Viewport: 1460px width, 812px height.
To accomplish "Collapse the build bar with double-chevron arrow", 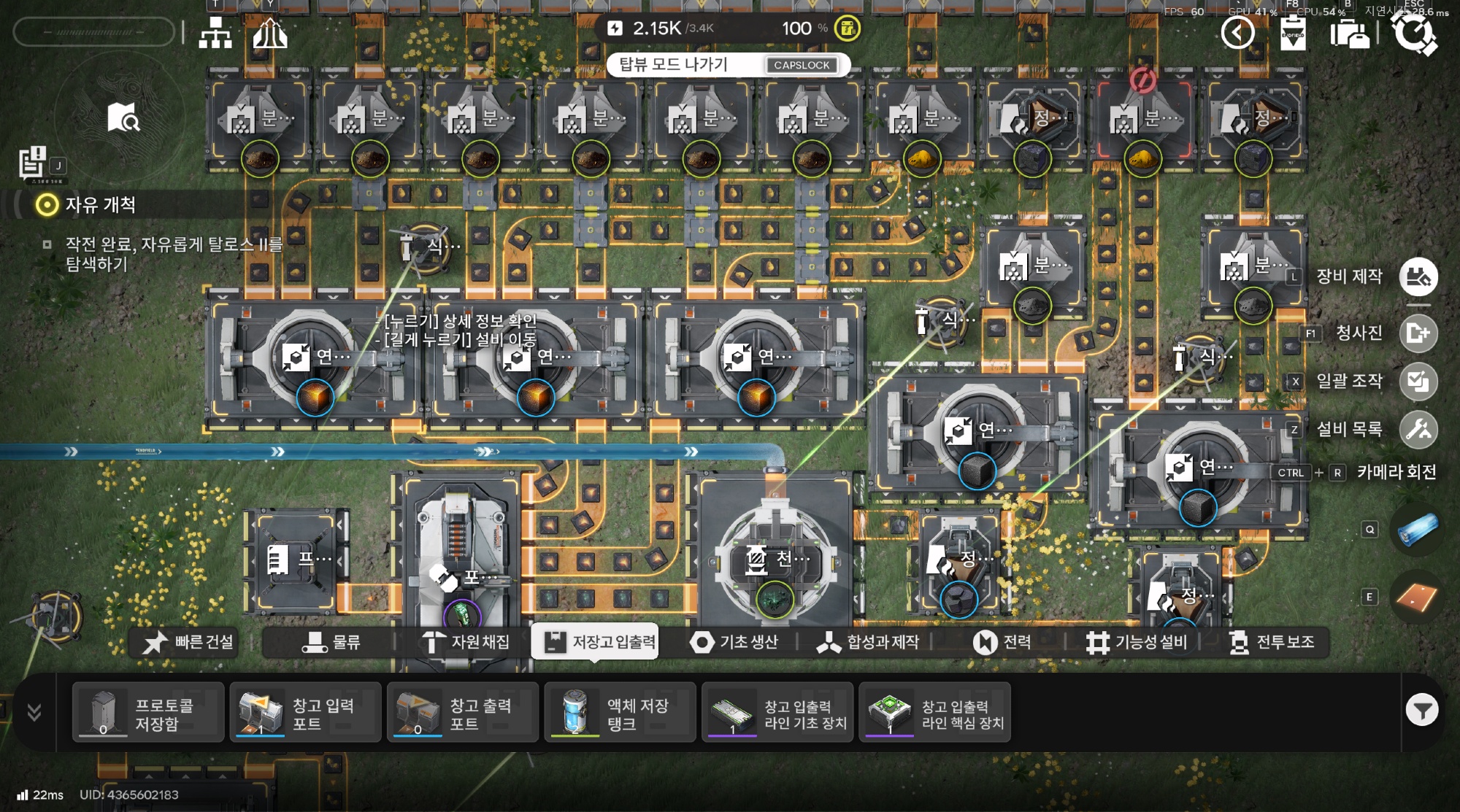I will [x=34, y=712].
